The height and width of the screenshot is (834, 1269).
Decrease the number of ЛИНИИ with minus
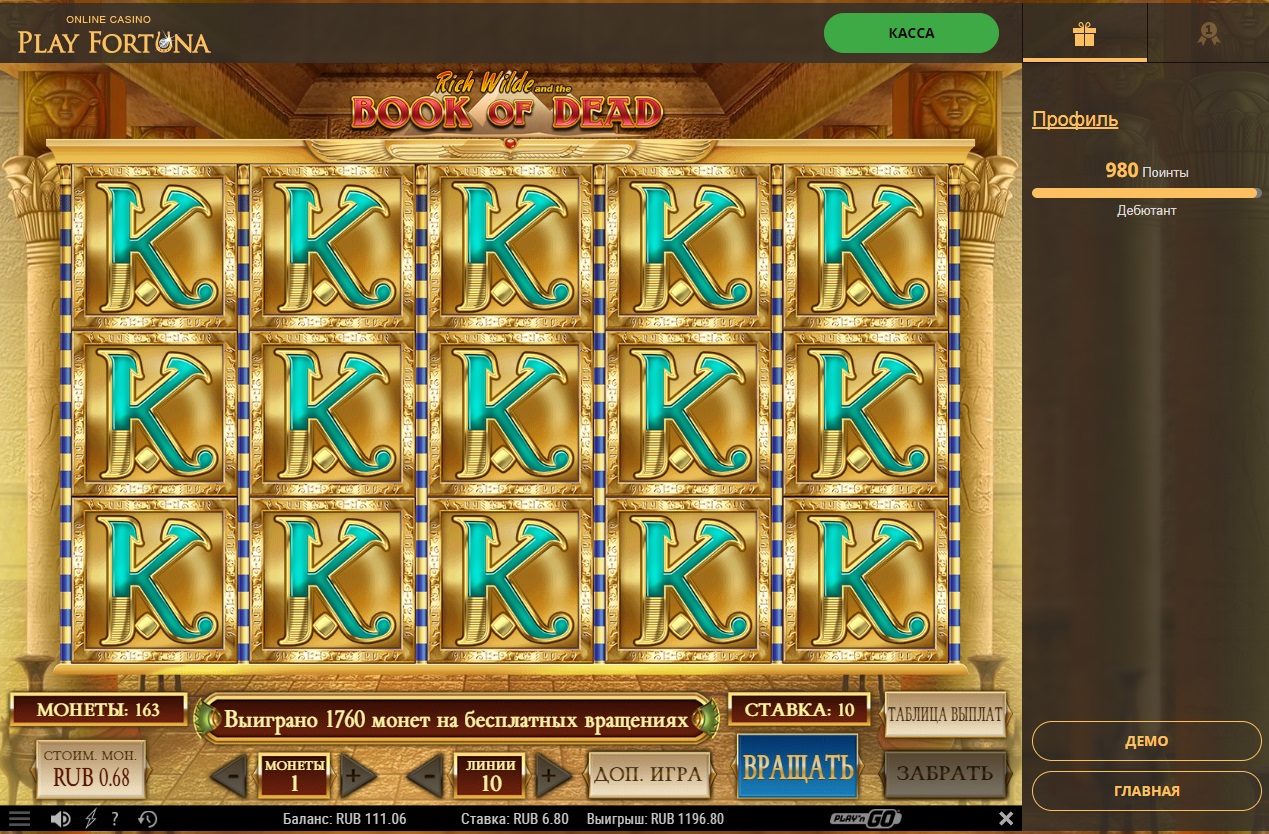pyautogui.click(x=428, y=774)
